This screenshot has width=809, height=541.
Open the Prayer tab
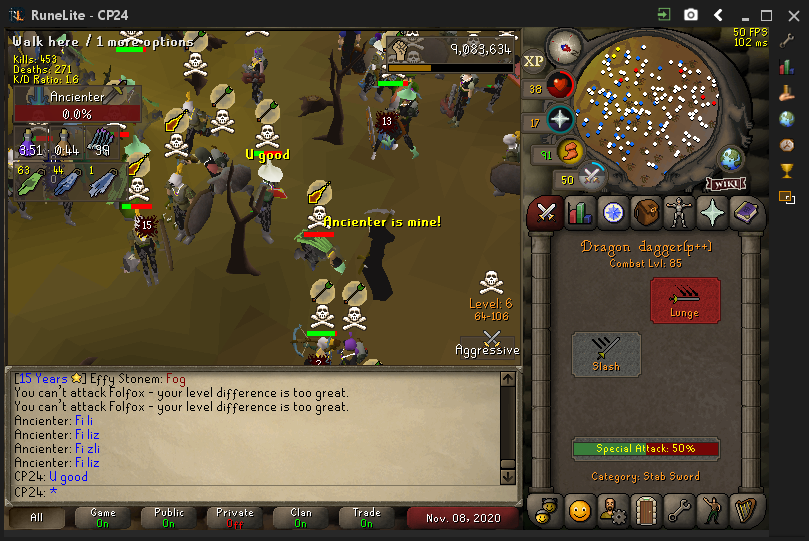712,213
